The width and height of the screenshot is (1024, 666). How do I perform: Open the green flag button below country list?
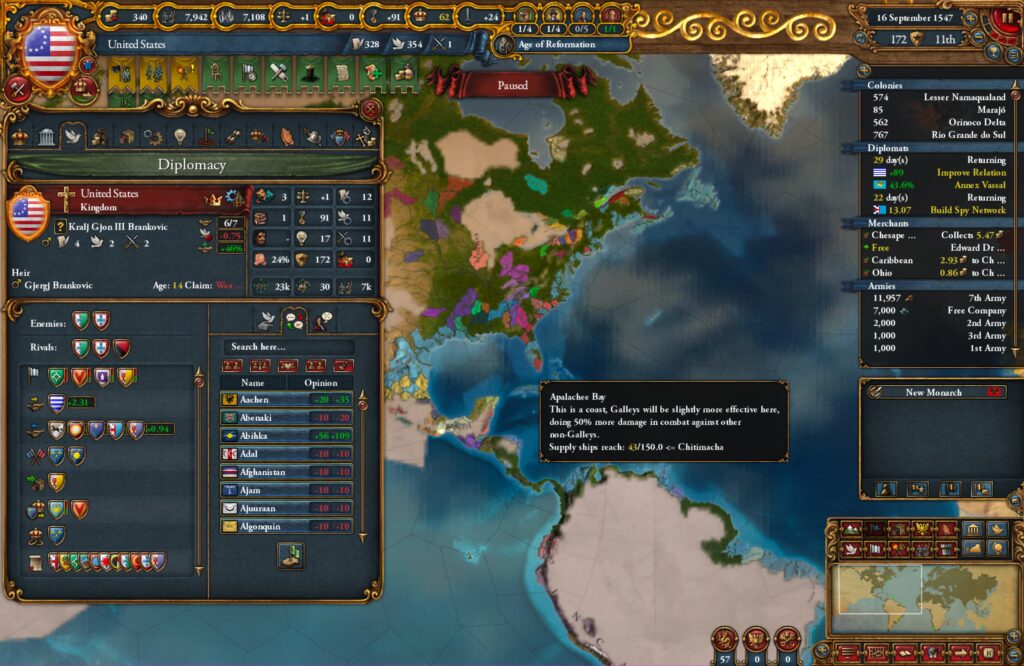pyautogui.click(x=291, y=556)
